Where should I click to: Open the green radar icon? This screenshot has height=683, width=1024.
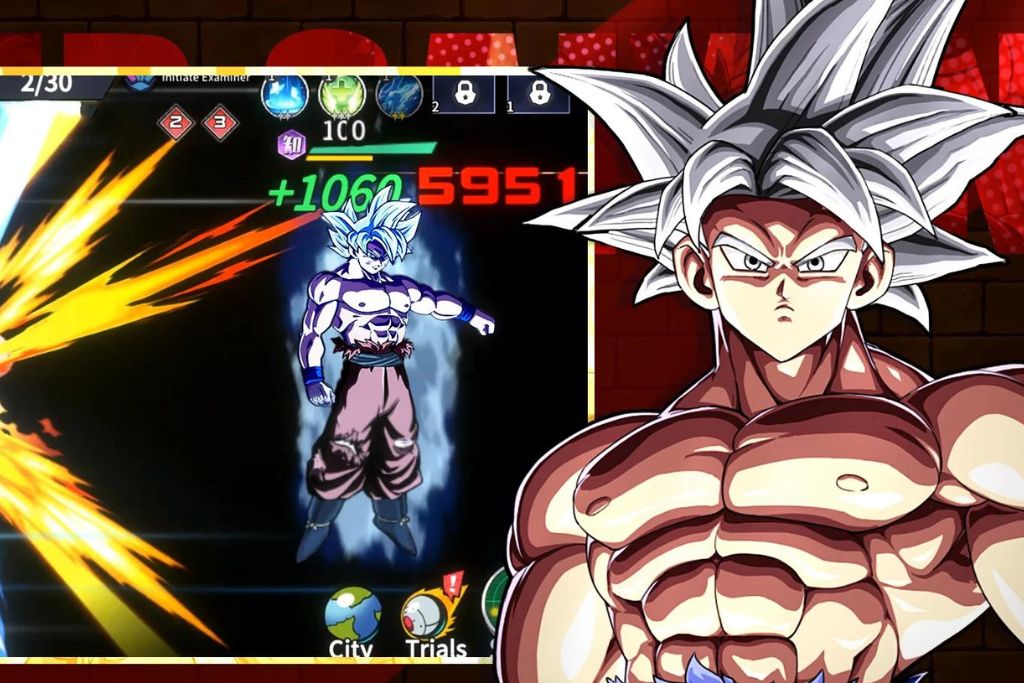(495, 600)
